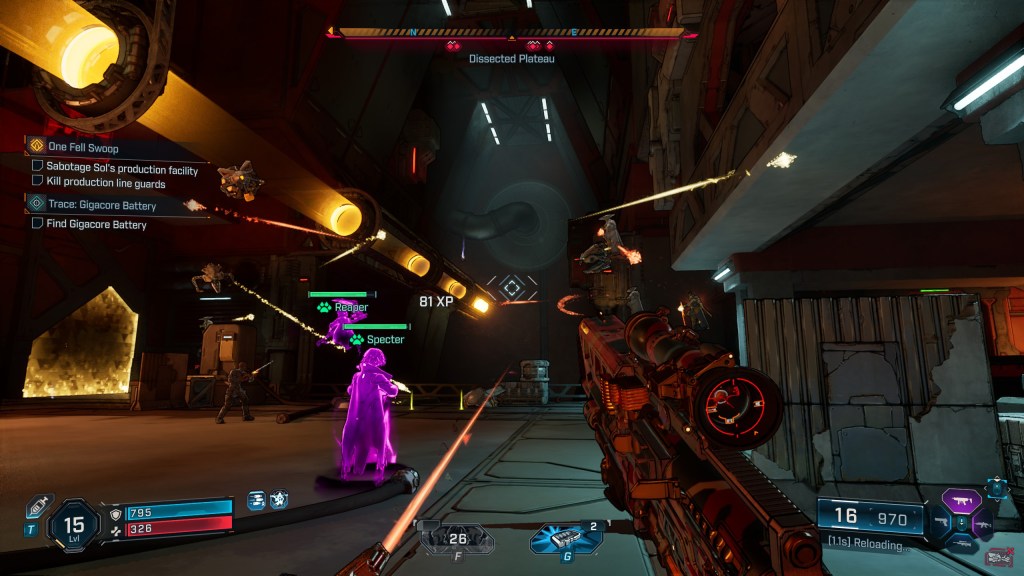Equip the assault rifle weapon slot
Screen dimensions: 1024x576
[x=981, y=522]
